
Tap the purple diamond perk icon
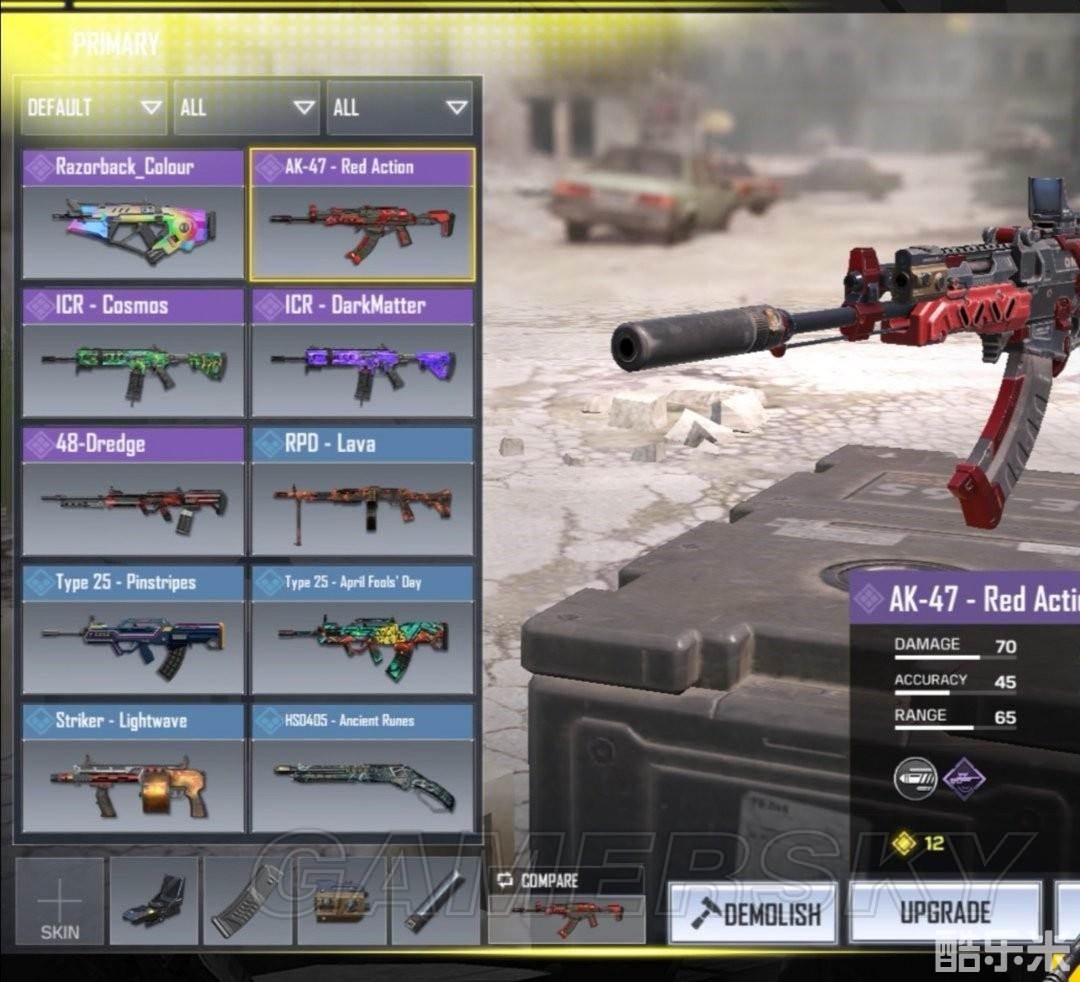964,776
